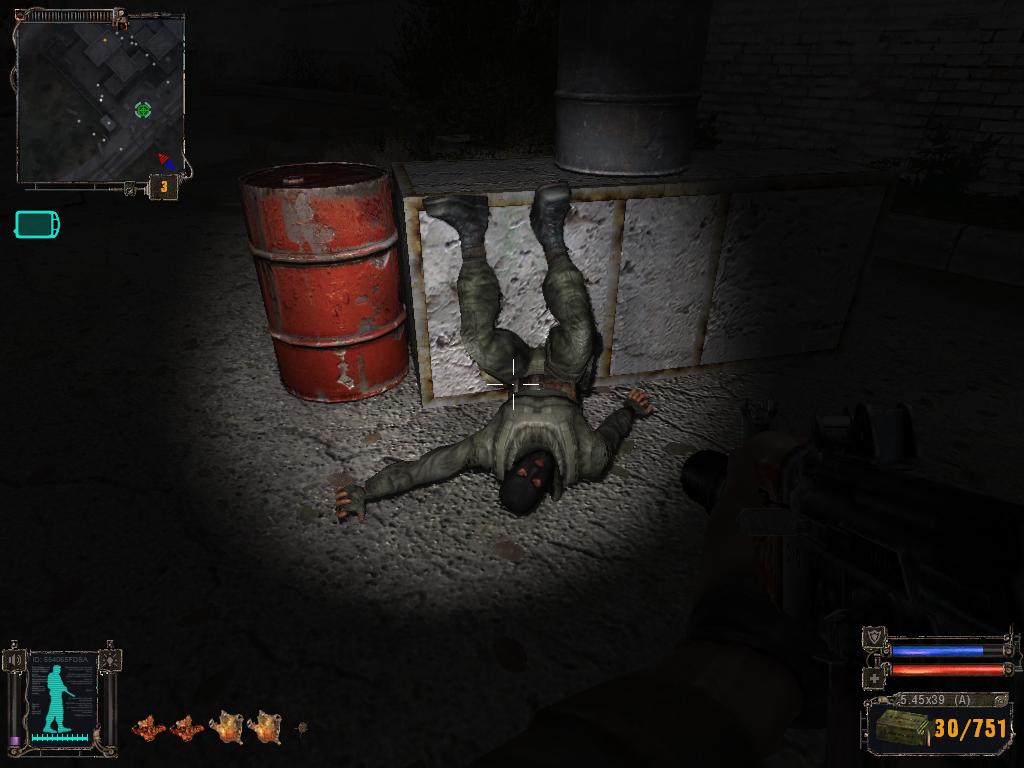Click the cyan battery indicator icon
1024x768 pixels.
[37, 224]
